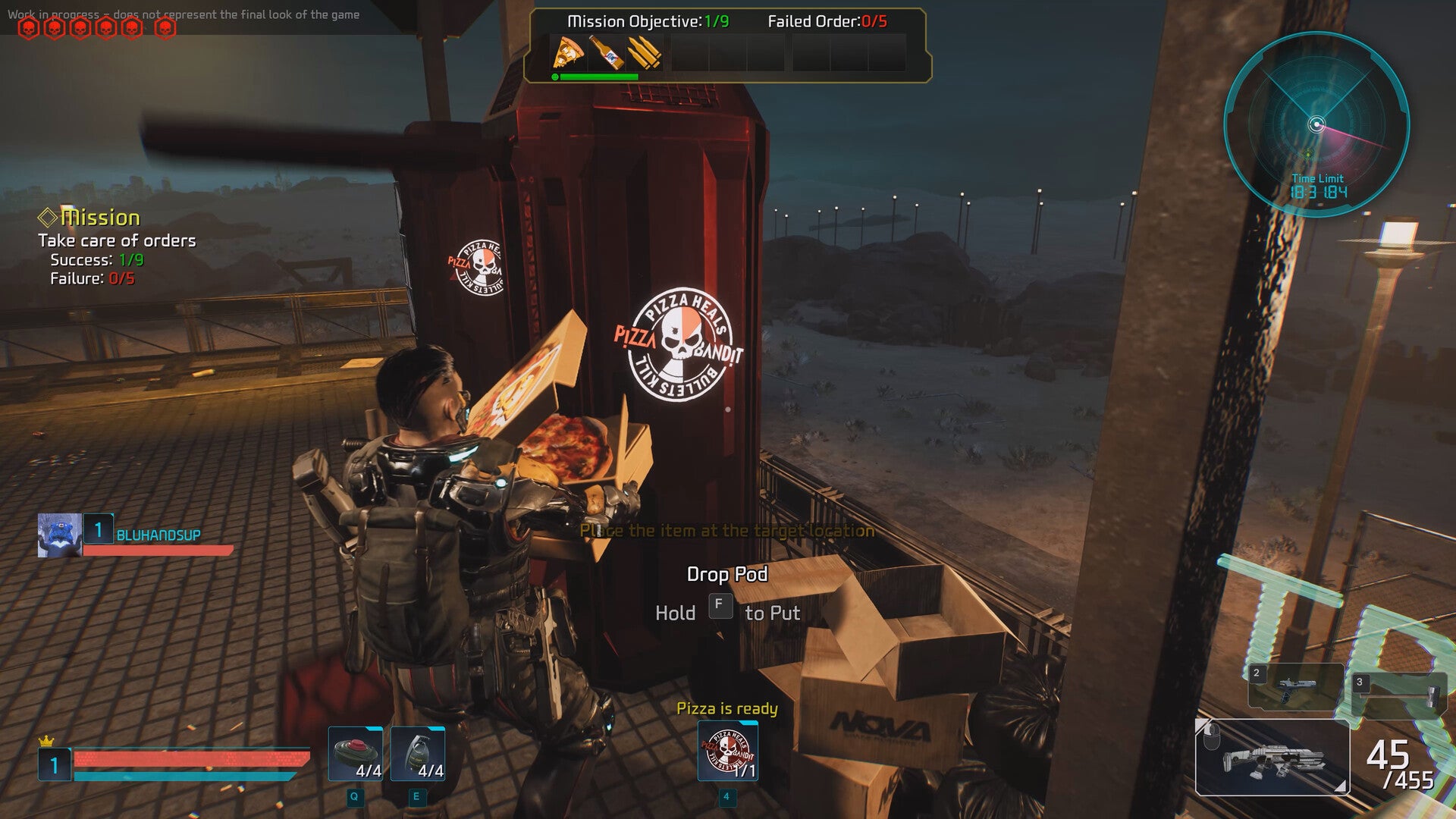Click the circular radar minimap
The height and width of the screenshot is (819, 1456).
(1316, 125)
